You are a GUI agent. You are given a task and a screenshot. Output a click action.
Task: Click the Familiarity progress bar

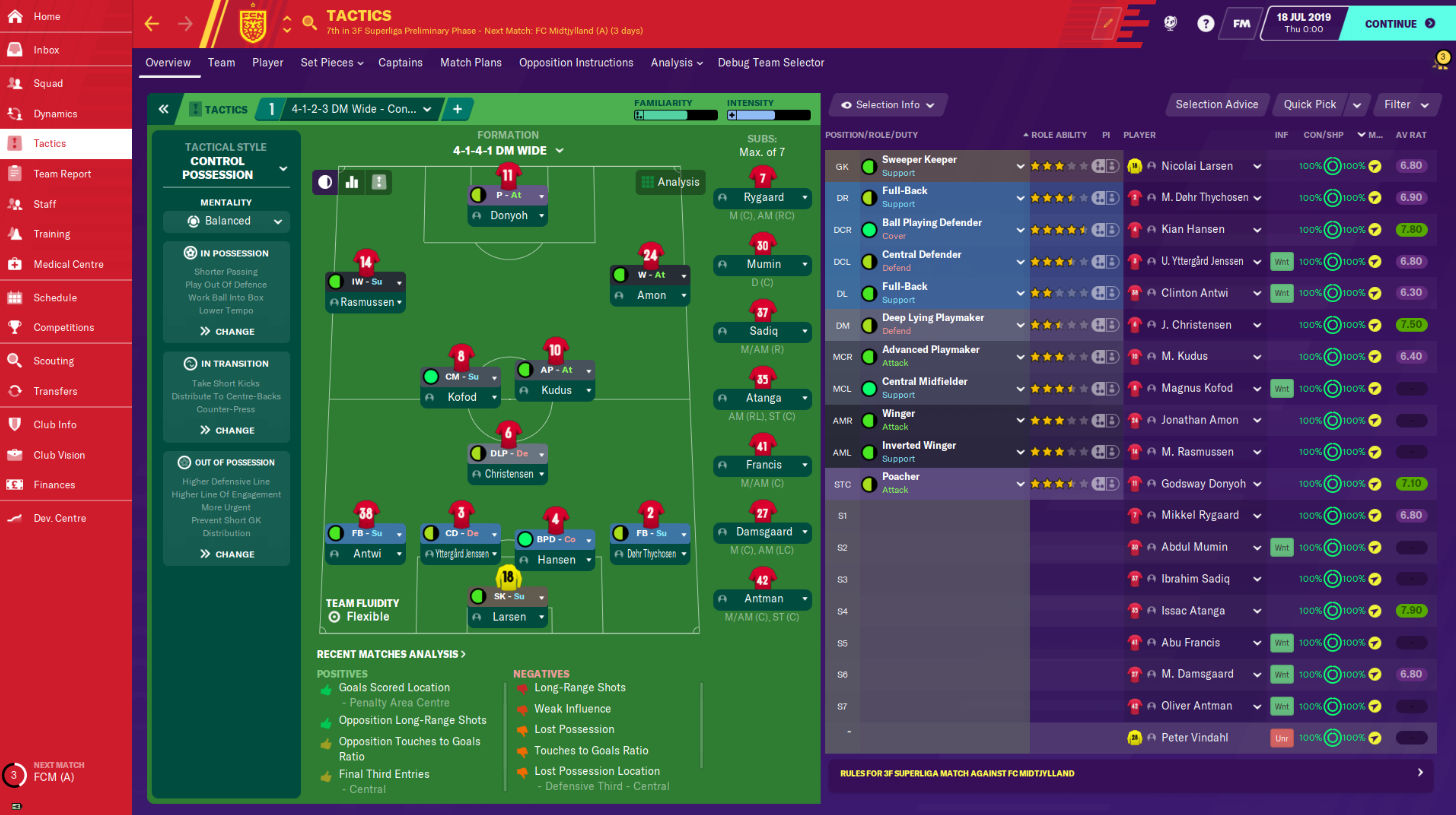674,114
